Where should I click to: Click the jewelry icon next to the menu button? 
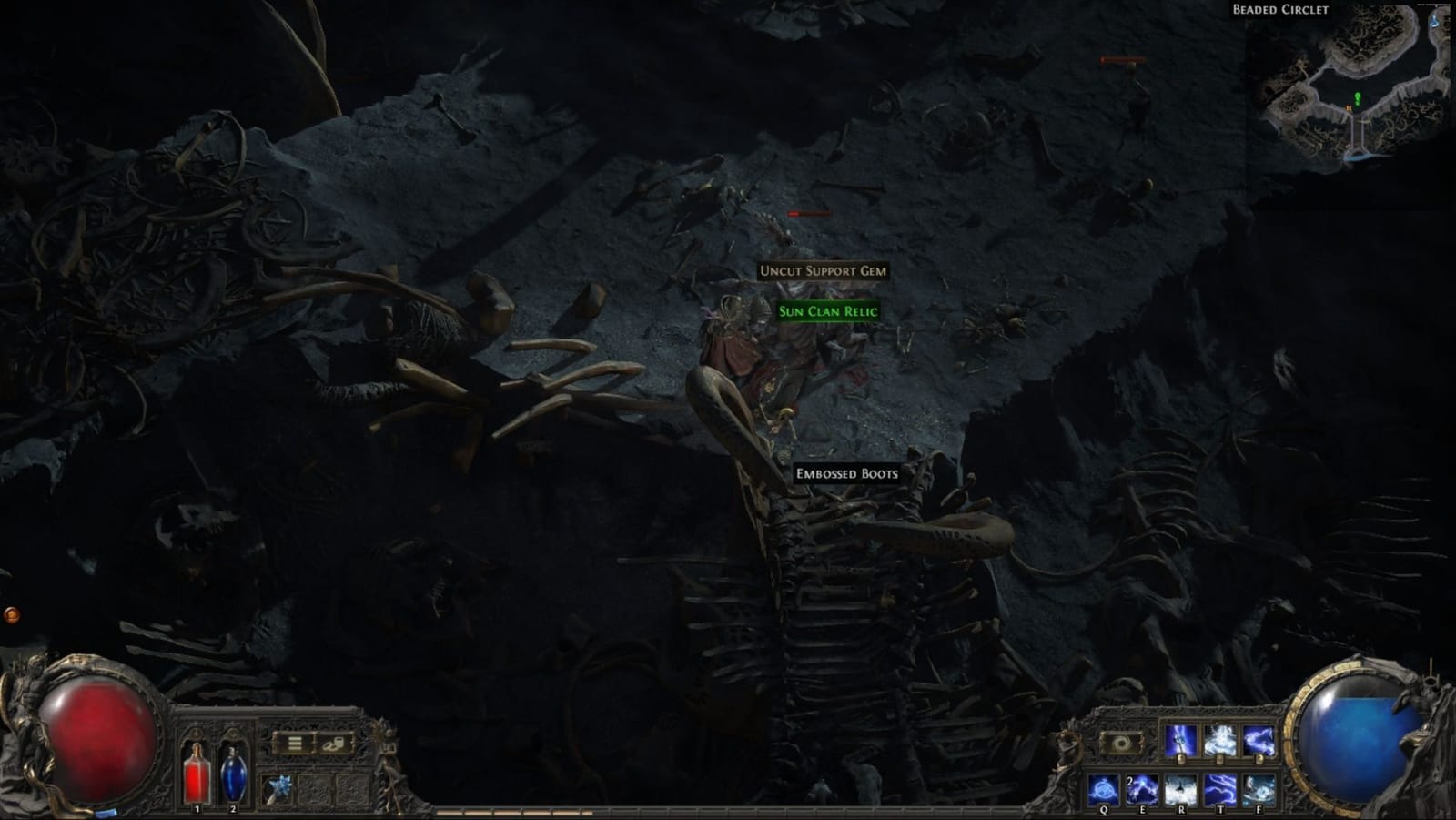333,744
